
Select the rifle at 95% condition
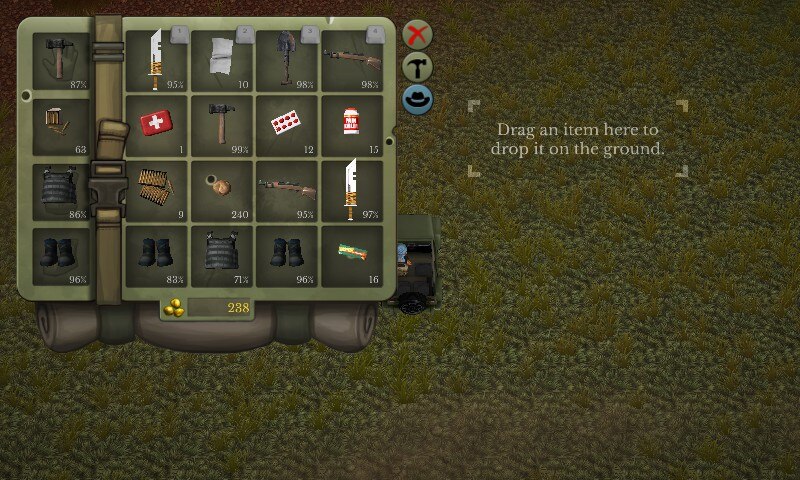pos(287,190)
